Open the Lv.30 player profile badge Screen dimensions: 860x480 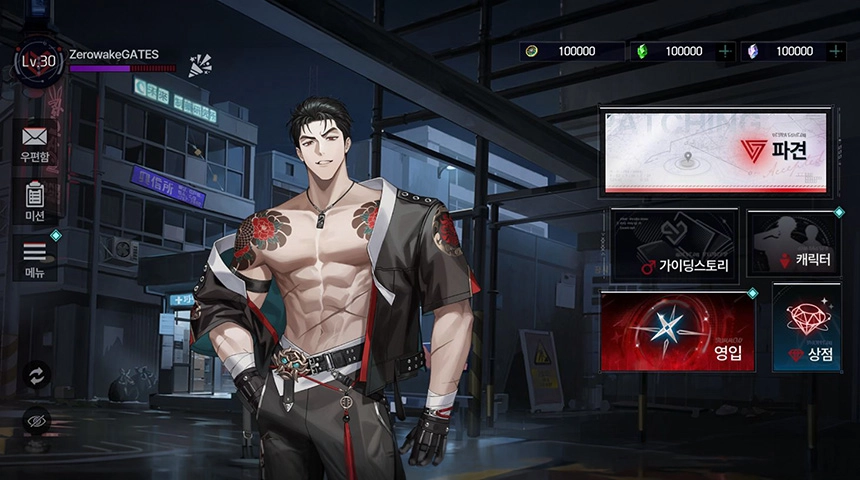point(38,62)
